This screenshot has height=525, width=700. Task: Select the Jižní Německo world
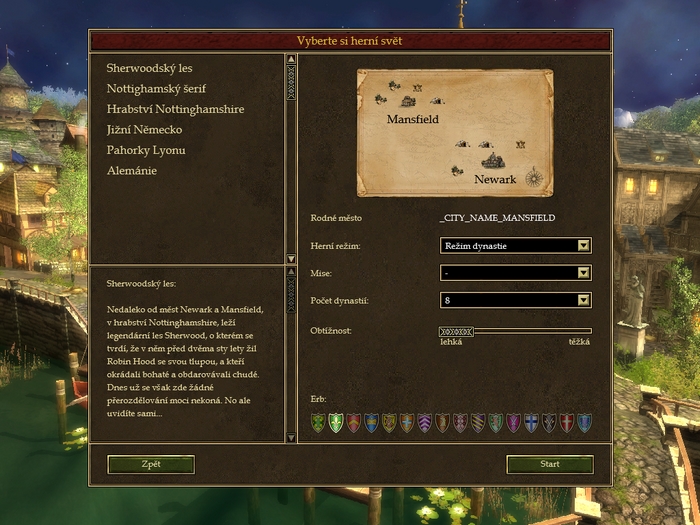144,130
